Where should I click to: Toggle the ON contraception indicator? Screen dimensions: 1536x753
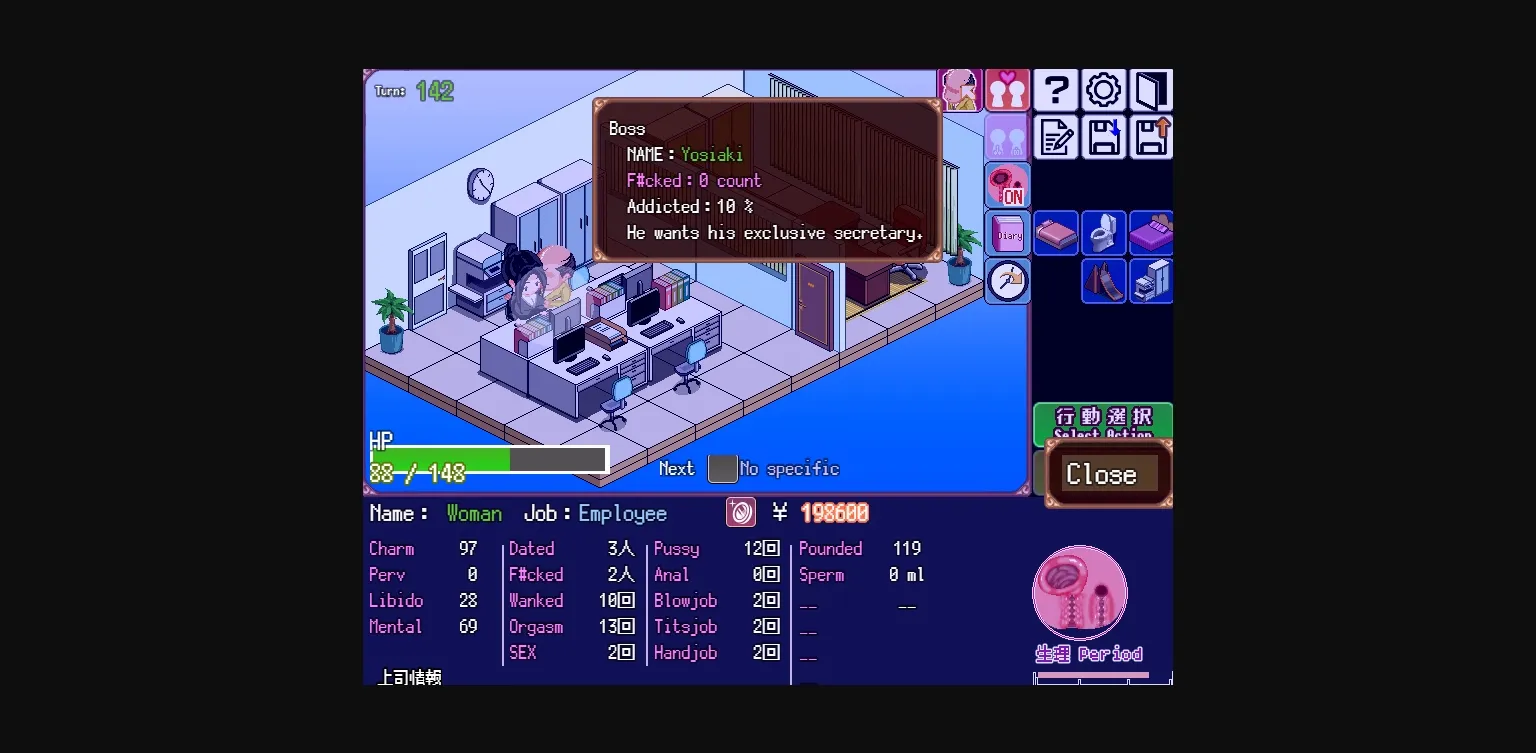pyautogui.click(x=1007, y=185)
